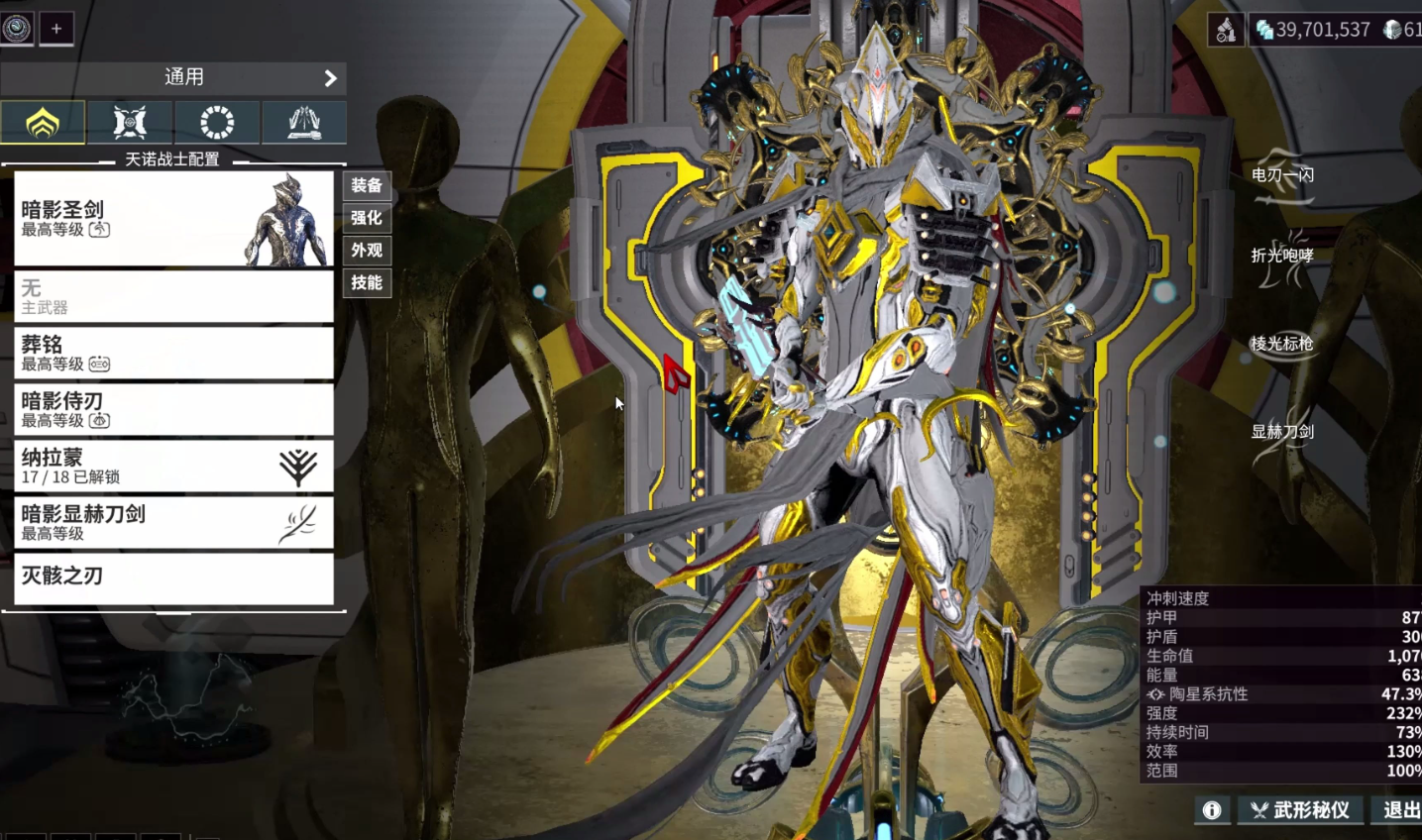Switch to the warframe loadout tab
The width and height of the screenshot is (1422, 840).
click(x=43, y=123)
